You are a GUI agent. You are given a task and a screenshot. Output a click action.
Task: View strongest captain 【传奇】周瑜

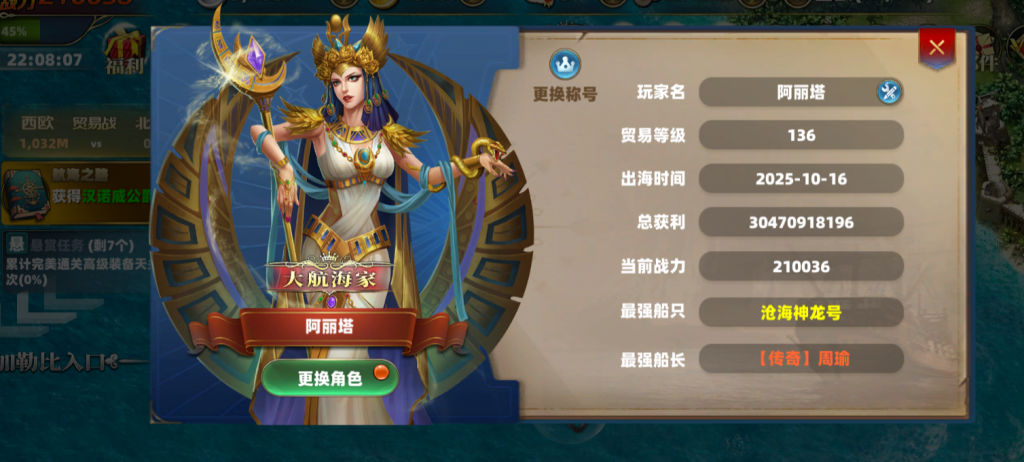[800, 358]
